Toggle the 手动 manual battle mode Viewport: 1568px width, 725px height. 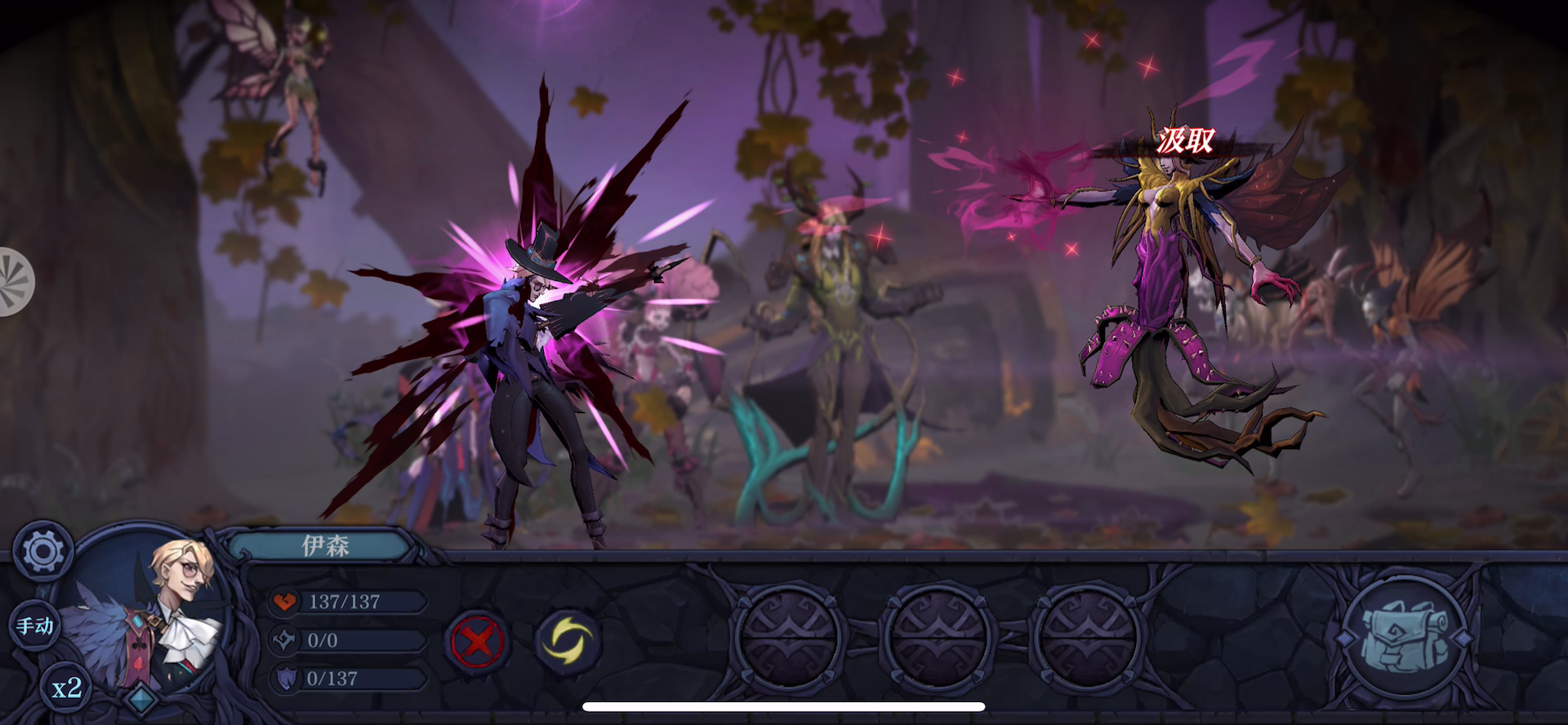click(x=35, y=626)
